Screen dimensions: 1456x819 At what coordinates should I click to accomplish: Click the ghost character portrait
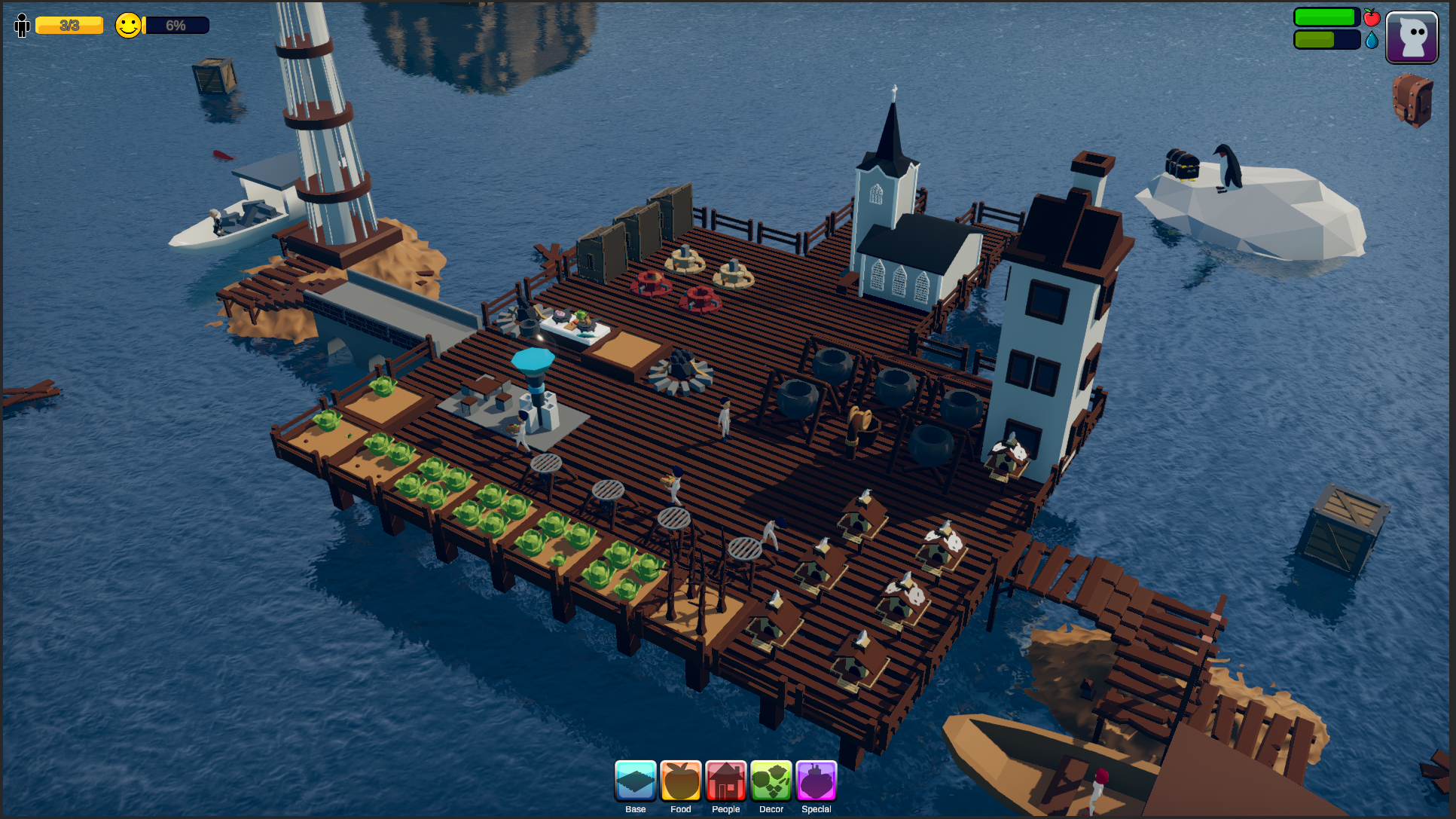(x=1412, y=38)
